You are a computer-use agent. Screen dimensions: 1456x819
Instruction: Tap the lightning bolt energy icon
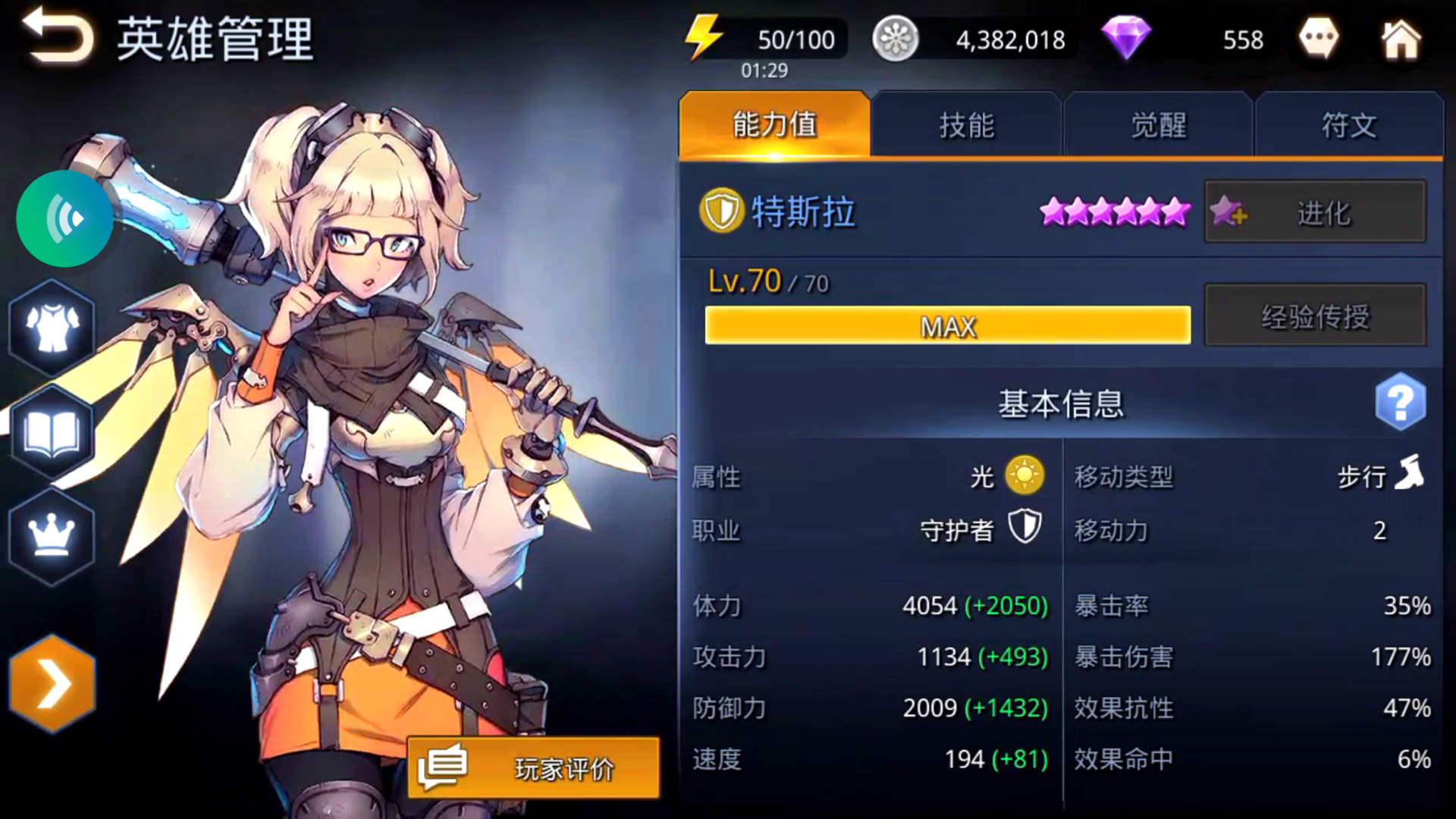click(x=703, y=37)
